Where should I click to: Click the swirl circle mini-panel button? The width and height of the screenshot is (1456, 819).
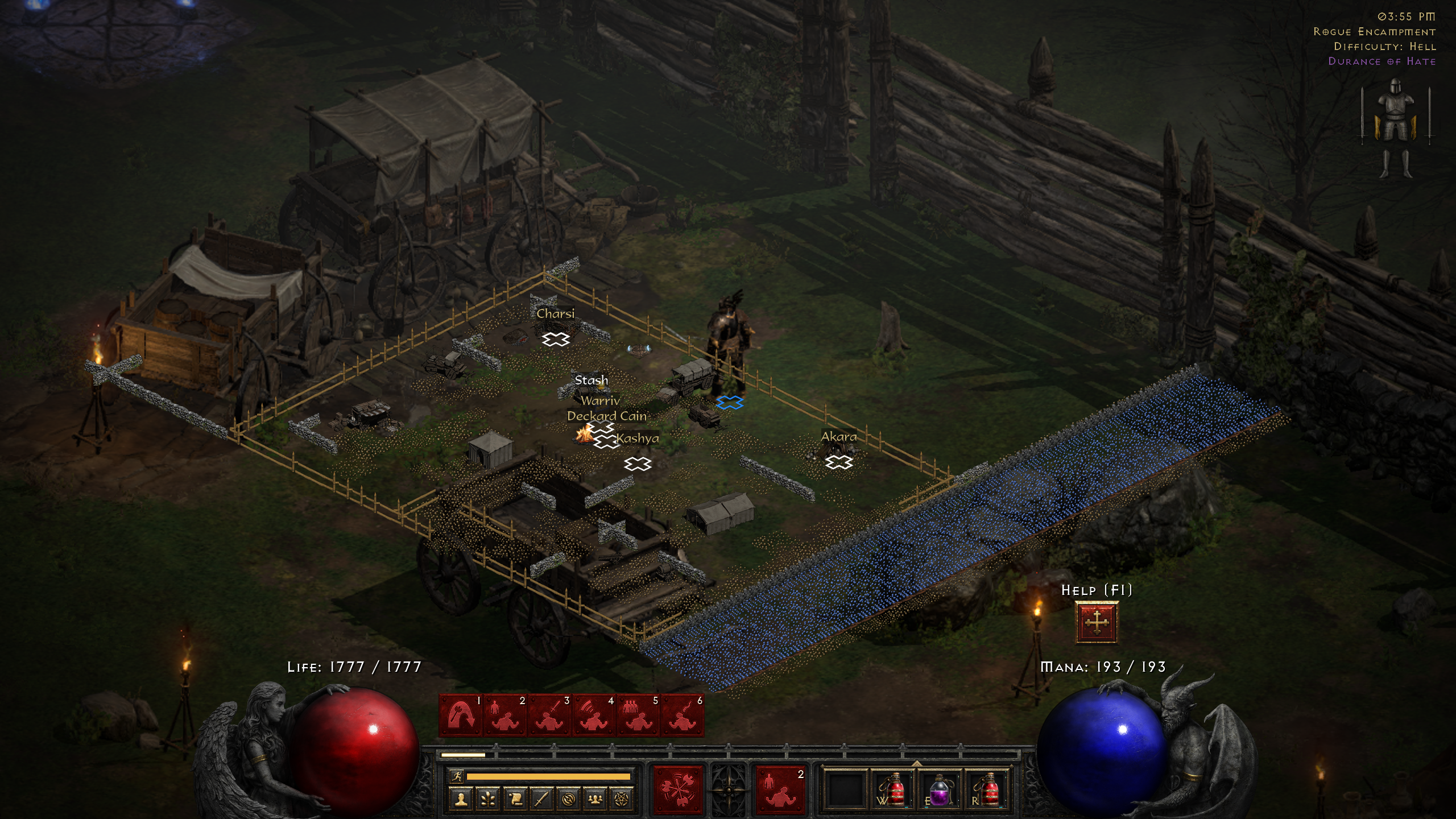click(568, 800)
